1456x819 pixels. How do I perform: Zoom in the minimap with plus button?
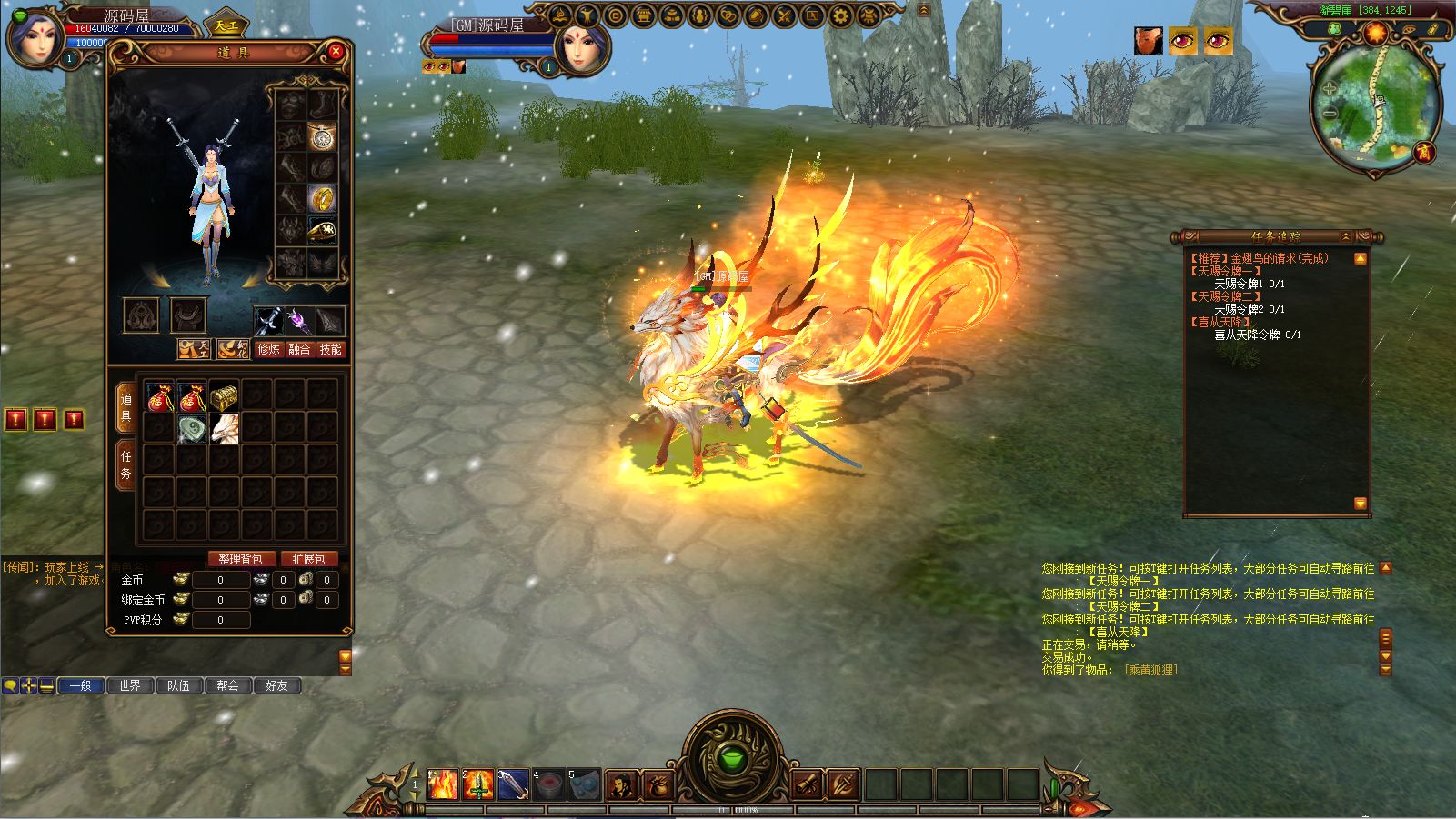[1330, 89]
